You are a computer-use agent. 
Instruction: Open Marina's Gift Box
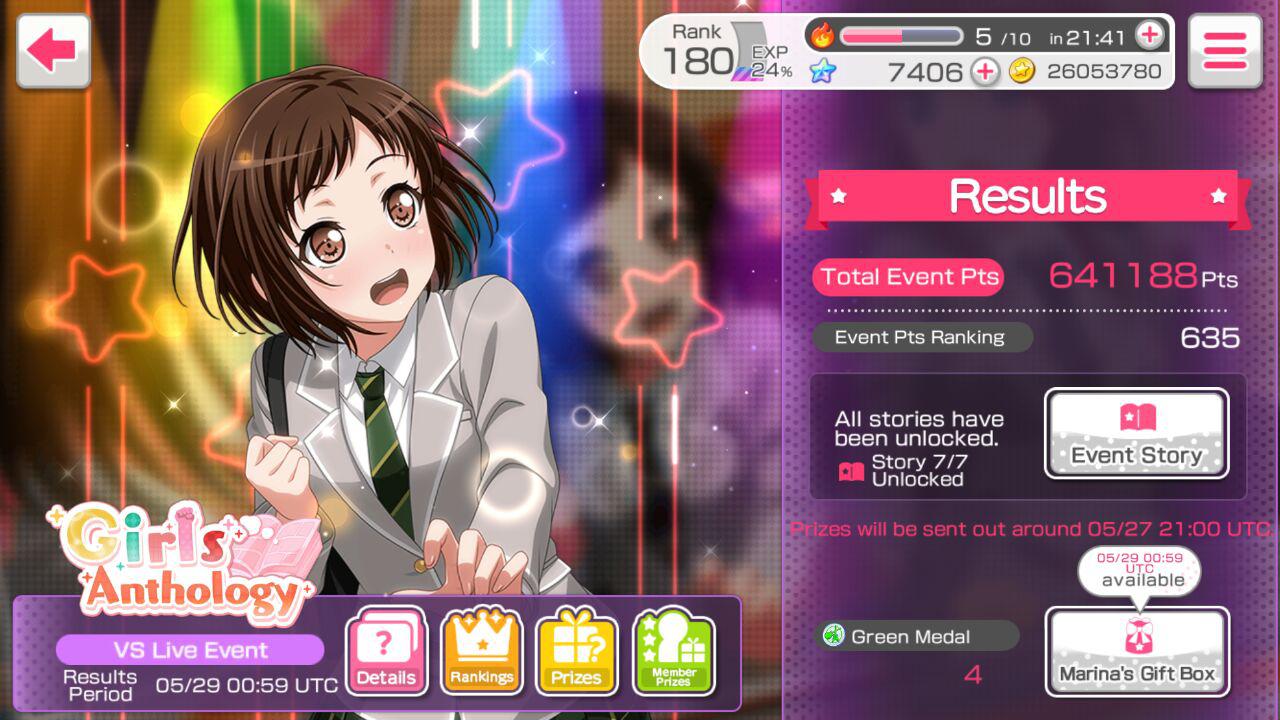coord(1137,651)
